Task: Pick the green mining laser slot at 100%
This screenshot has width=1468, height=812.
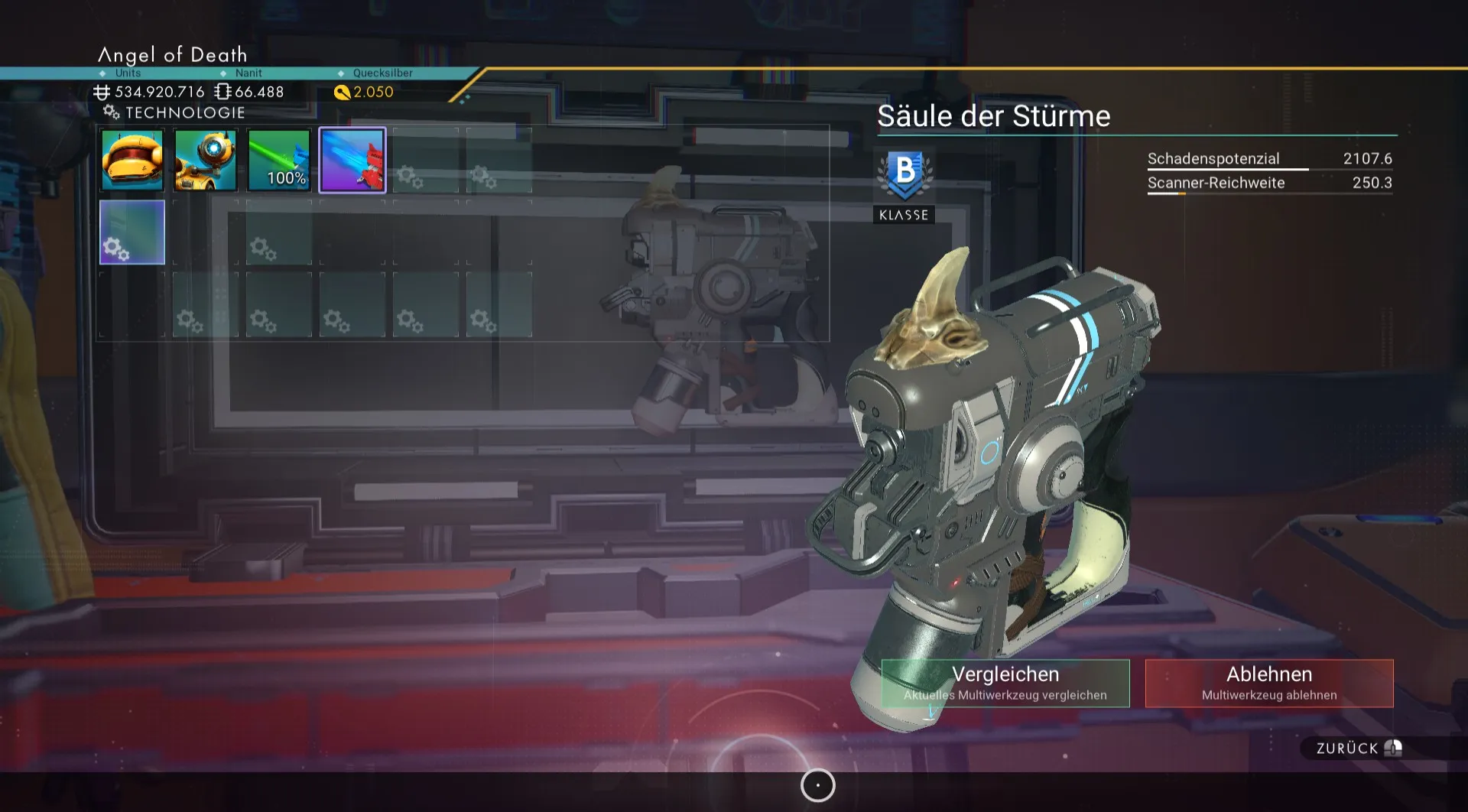Action: pyautogui.click(x=279, y=160)
